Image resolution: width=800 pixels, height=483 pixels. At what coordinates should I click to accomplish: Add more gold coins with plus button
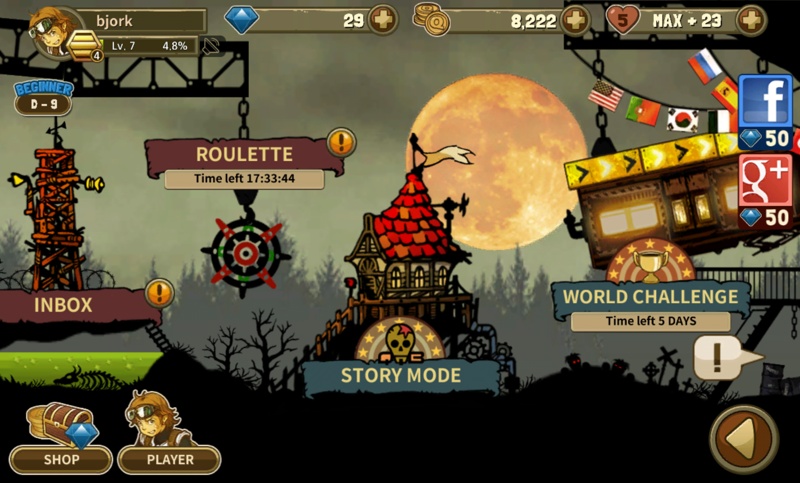(x=576, y=19)
